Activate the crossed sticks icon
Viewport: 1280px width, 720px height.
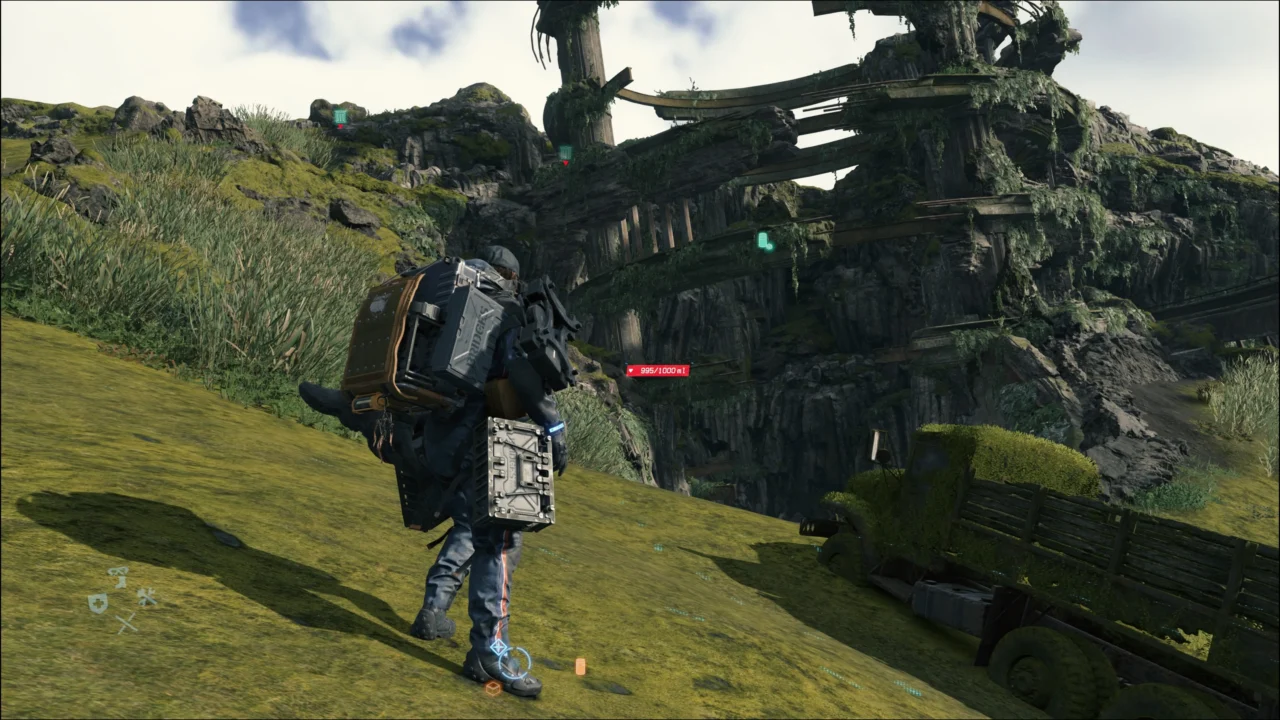(x=126, y=623)
